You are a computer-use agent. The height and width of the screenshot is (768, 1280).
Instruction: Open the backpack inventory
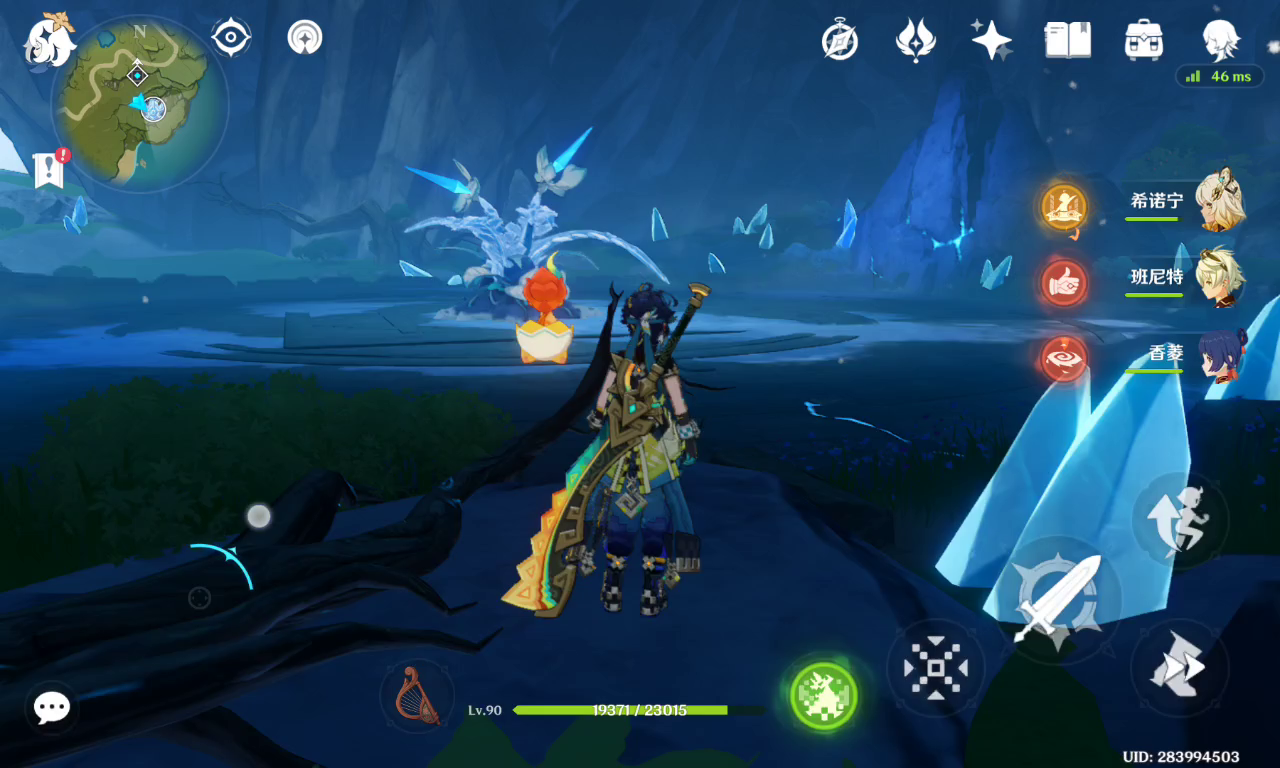[1143, 40]
